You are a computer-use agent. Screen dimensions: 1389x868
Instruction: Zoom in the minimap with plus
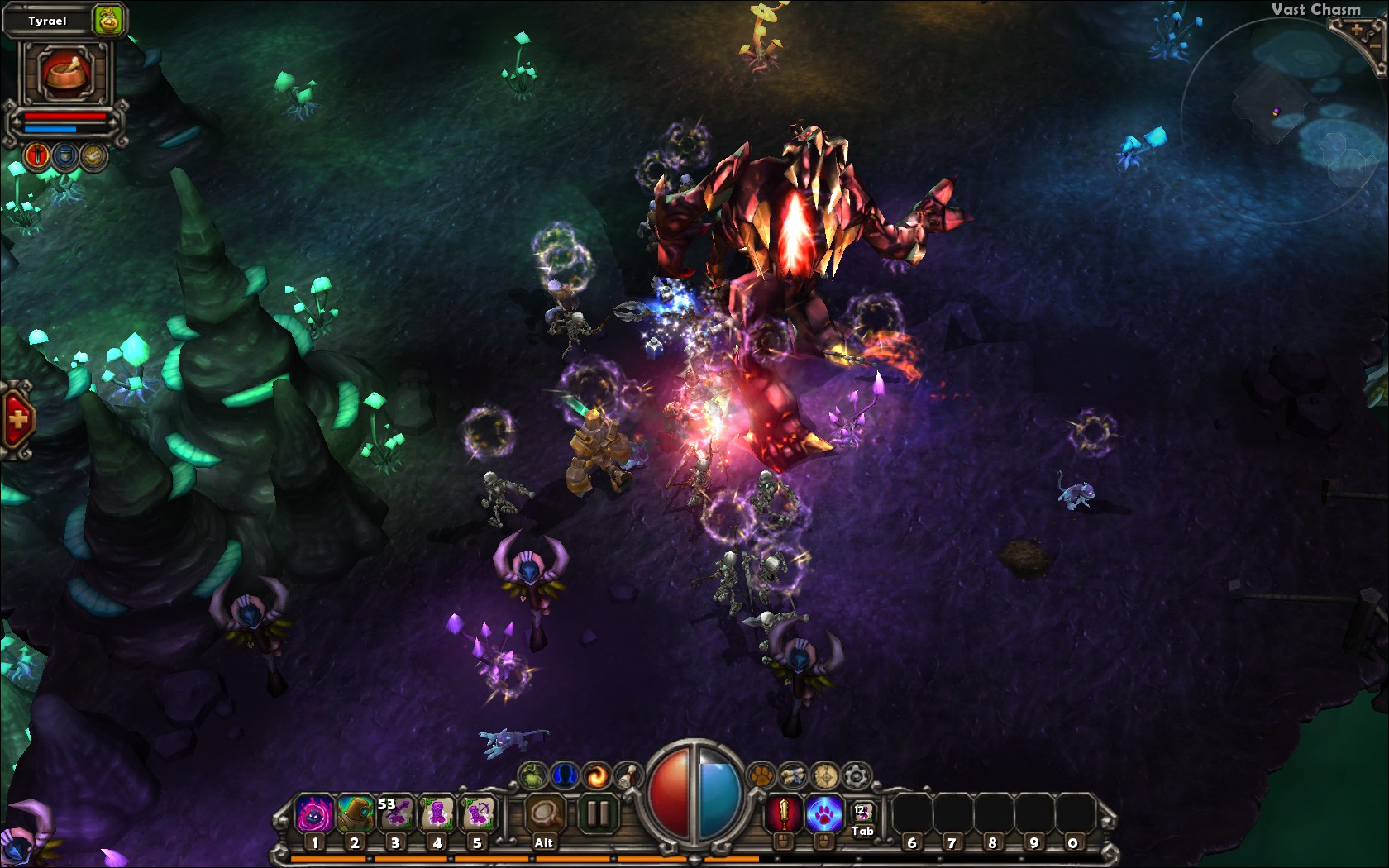[x=1357, y=29]
